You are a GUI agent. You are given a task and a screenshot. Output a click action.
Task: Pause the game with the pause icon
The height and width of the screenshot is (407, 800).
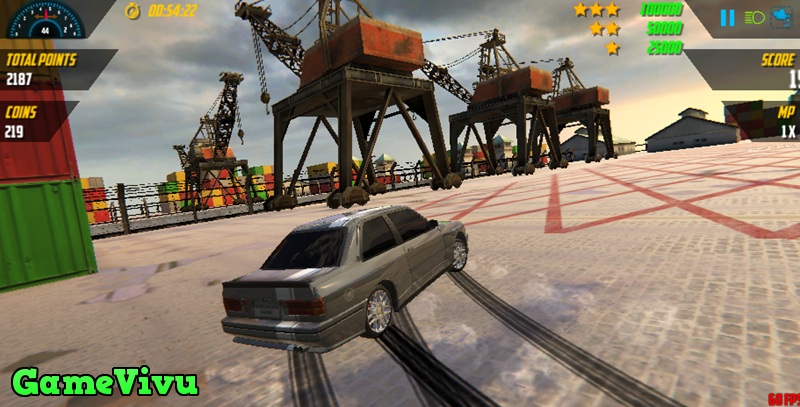(728, 17)
